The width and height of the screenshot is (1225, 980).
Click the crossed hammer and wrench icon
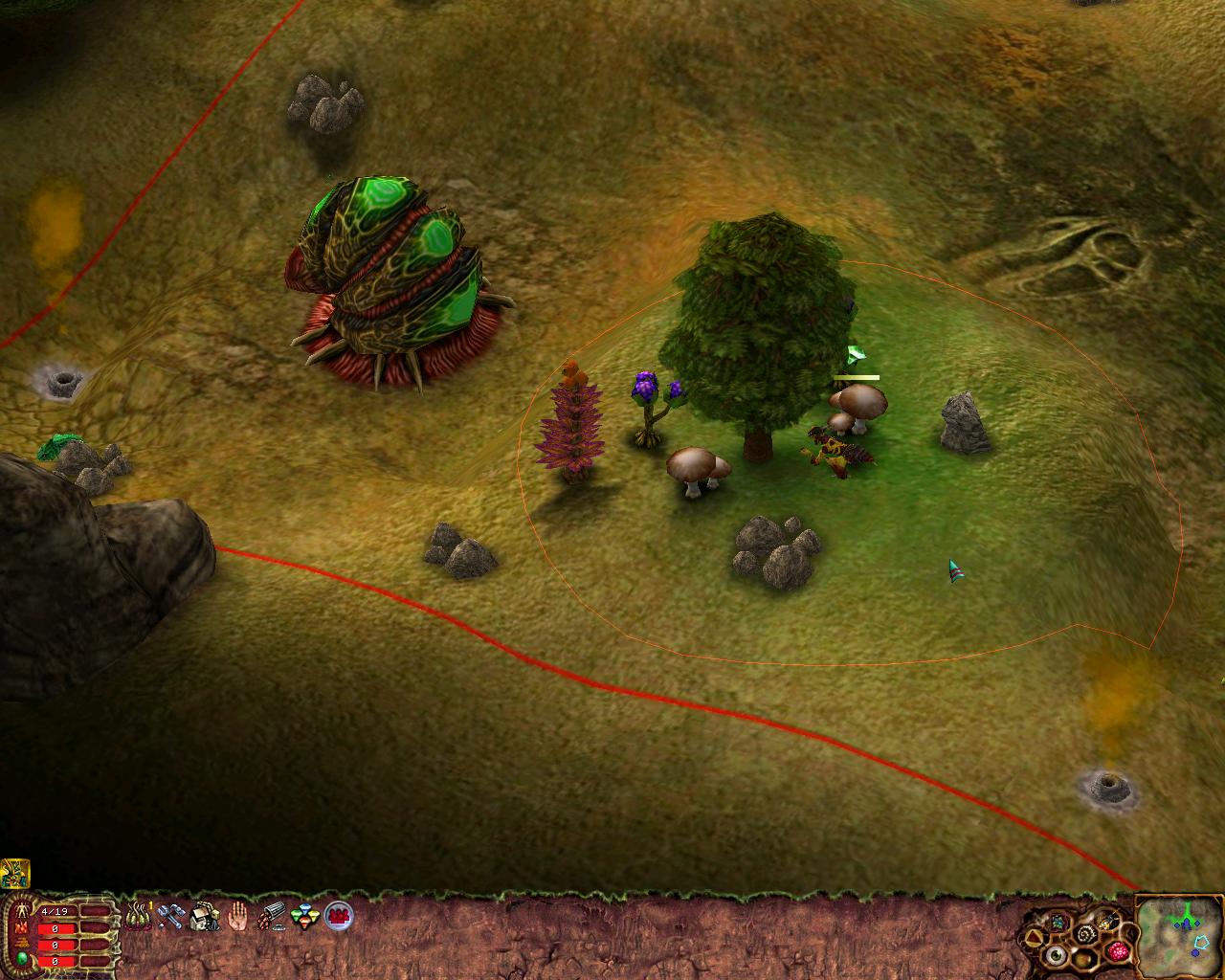(171, 917)
